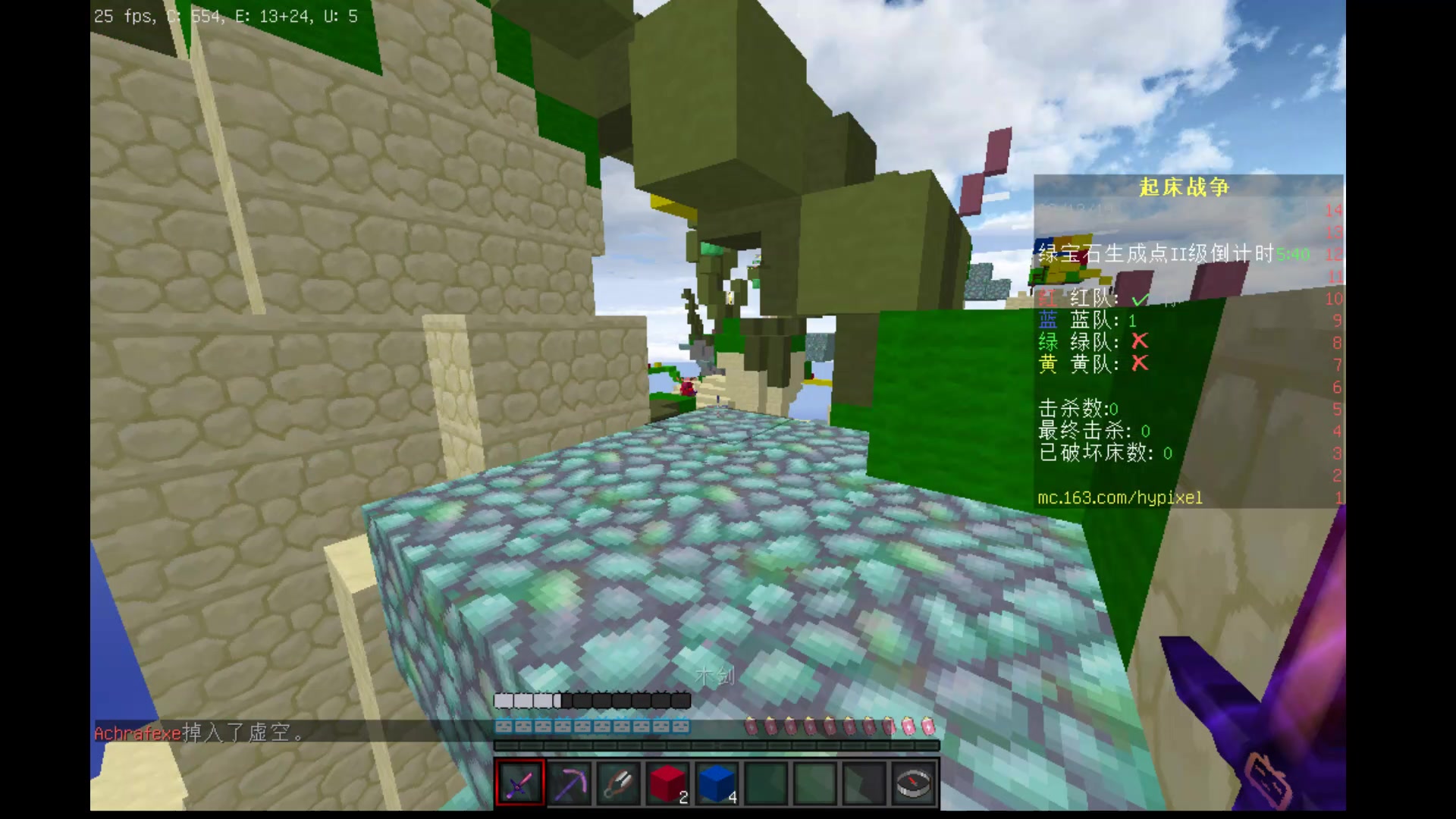Viewport: 1456px width, 819px height.
Task: Click the blue team icon on scoreboard
Action: pos(1047,321)
